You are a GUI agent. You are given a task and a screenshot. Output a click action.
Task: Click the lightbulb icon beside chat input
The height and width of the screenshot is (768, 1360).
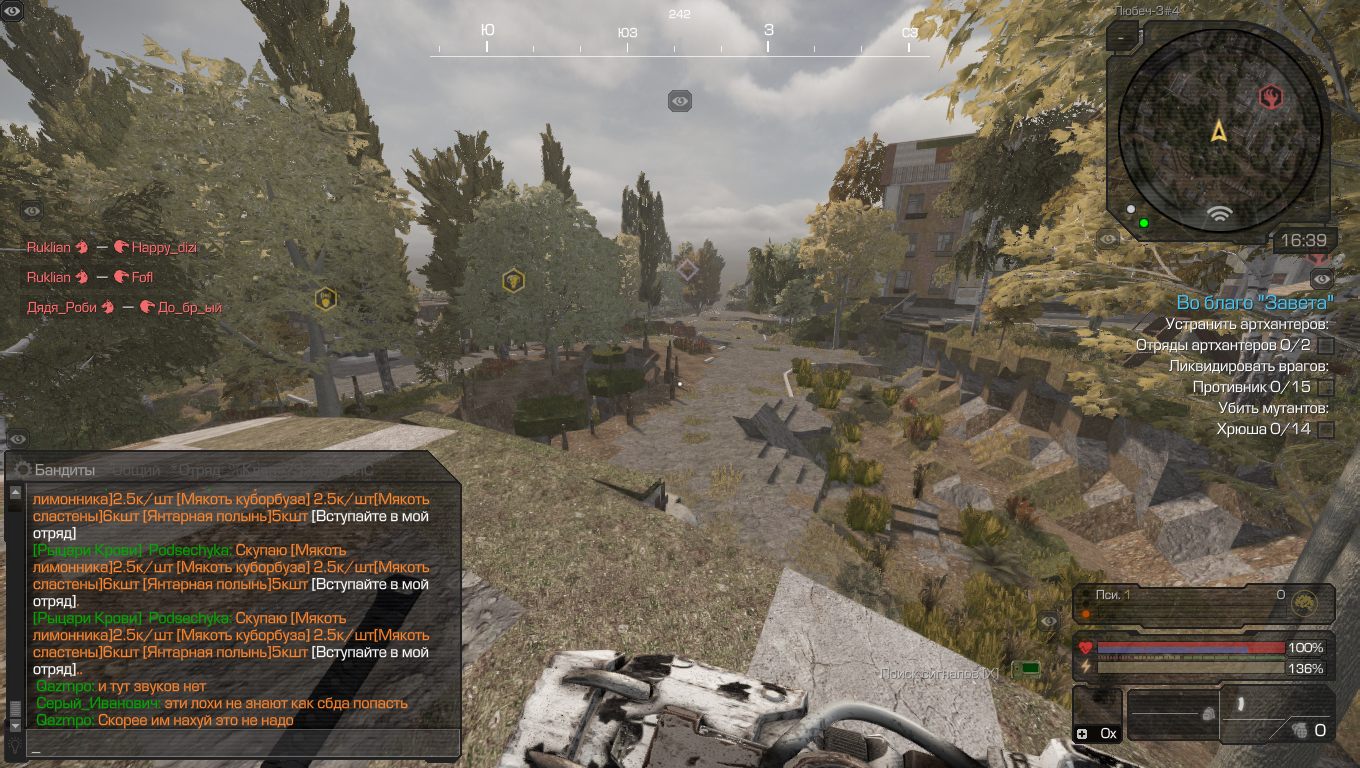(15, 745)
